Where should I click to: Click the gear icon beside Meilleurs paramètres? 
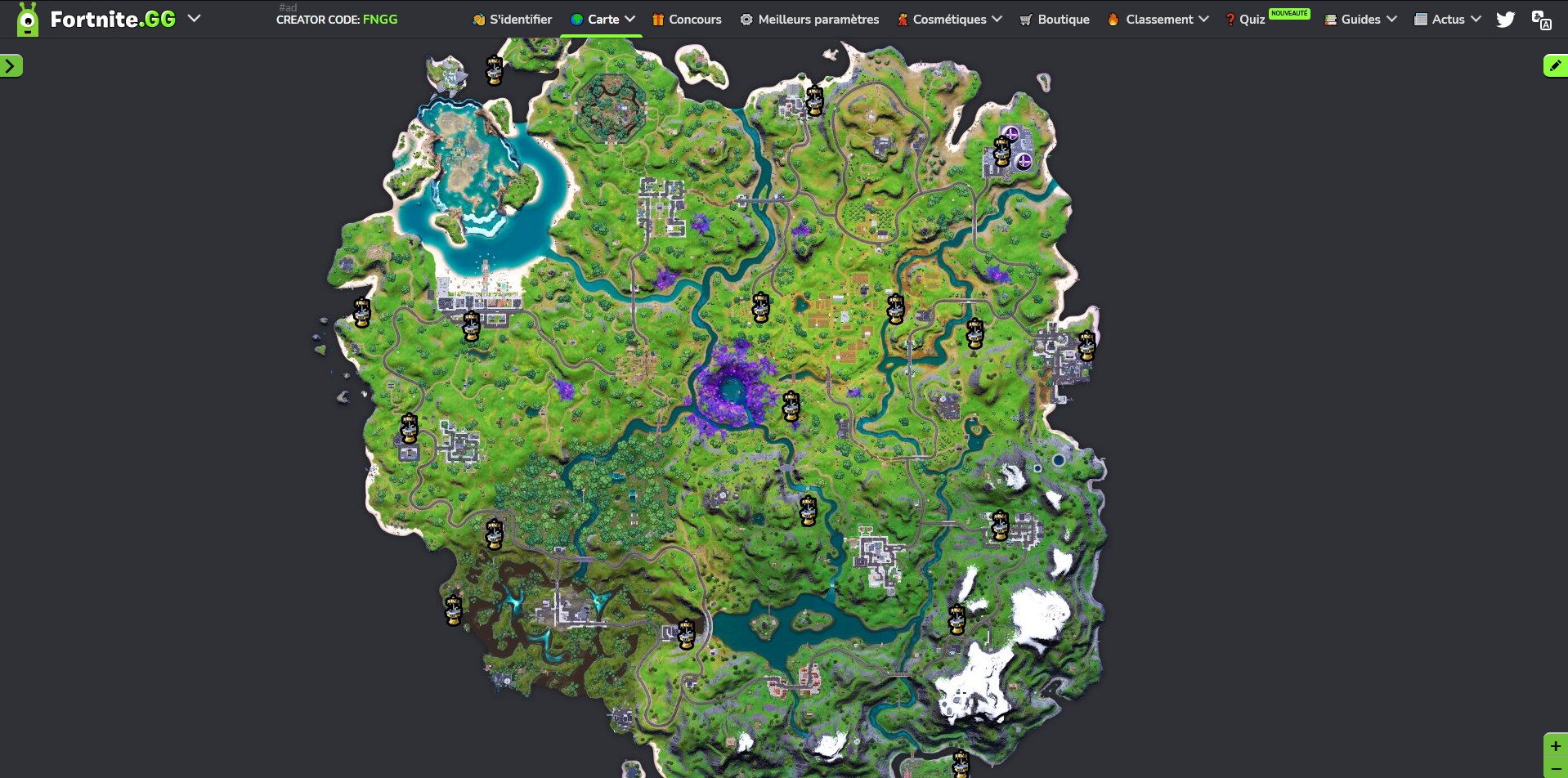745,19
